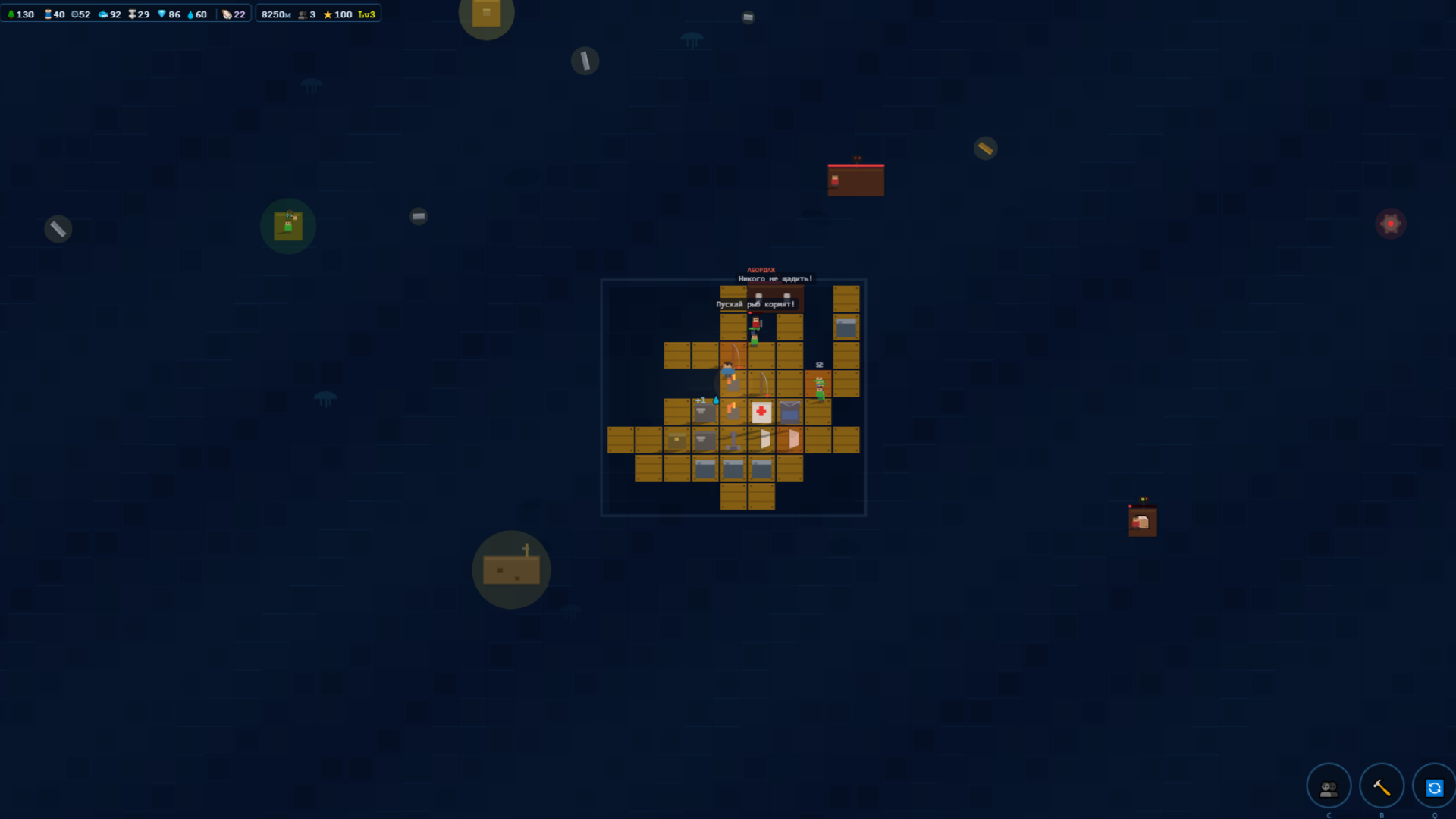Click the diamond resource icon
This screenshot has height=819, width=1456.
162,13
